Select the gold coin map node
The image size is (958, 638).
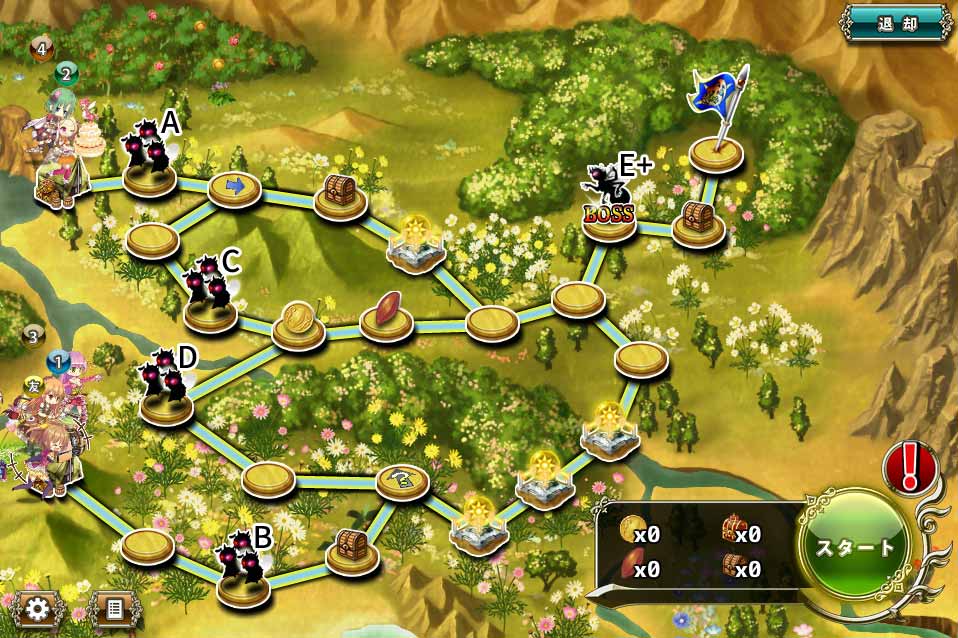click(x=298, y=327)
